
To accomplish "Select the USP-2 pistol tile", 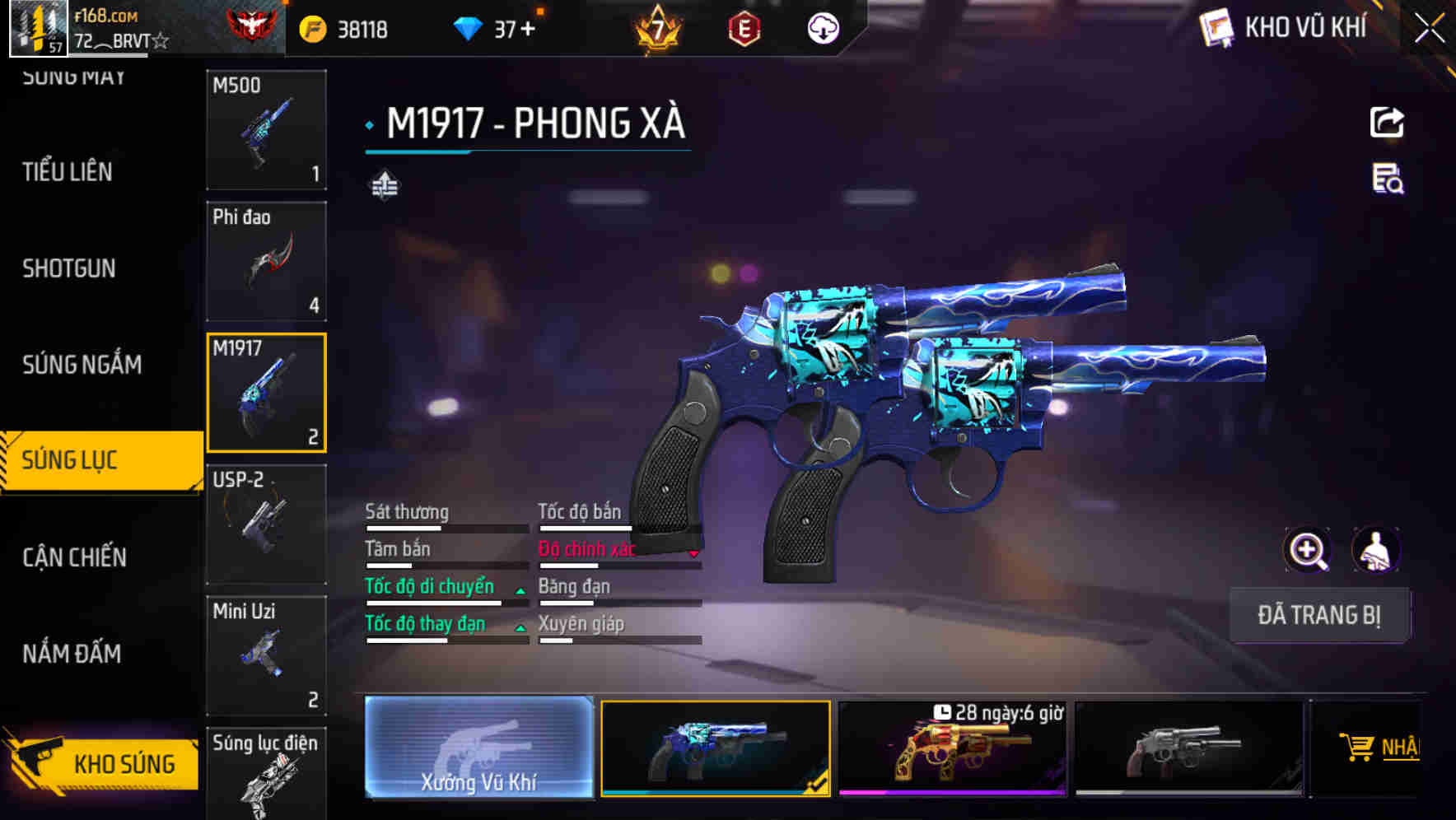I will coord(266,524).
